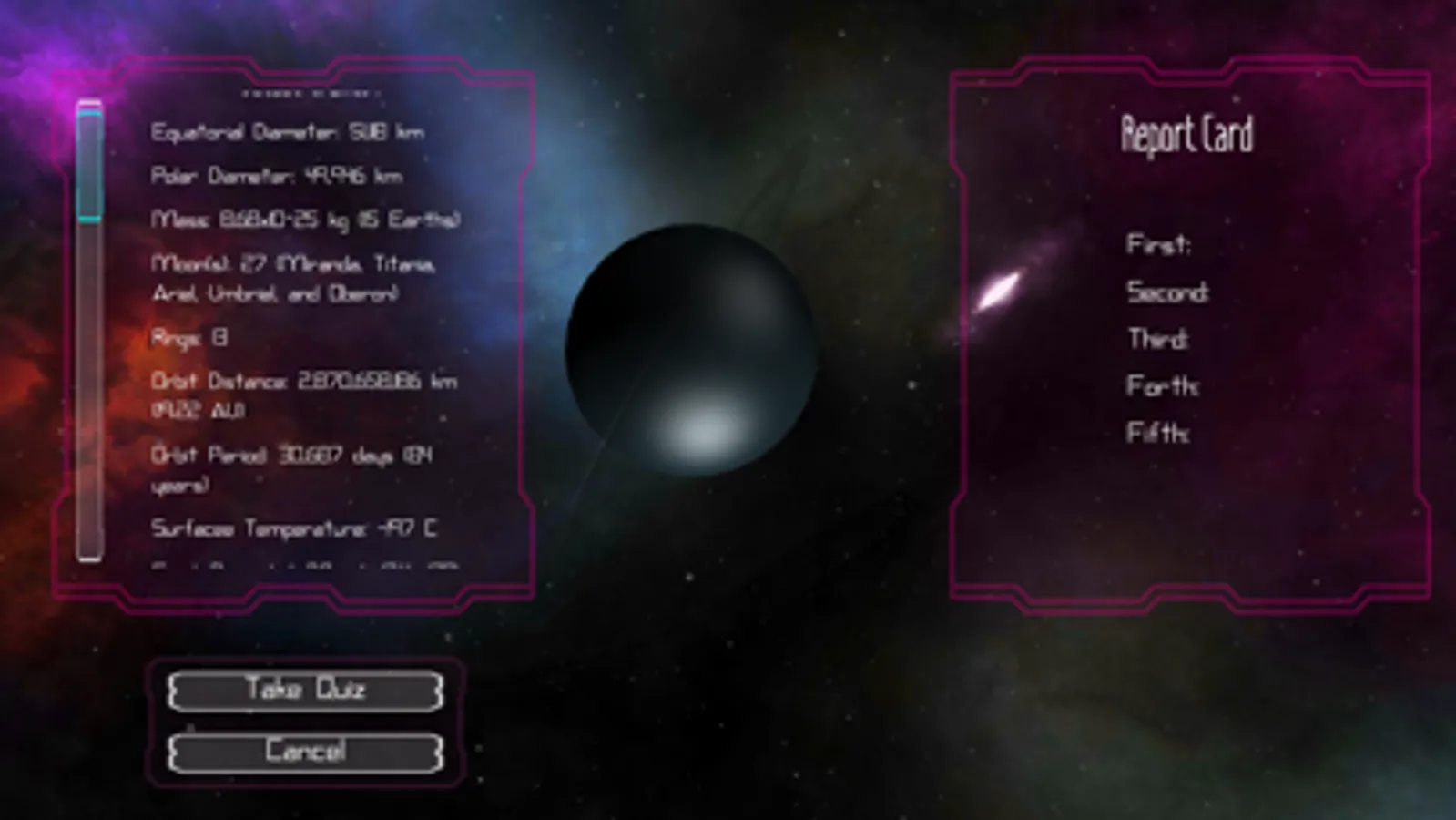Click the Take Quiz button
The height and width of the screenshot is (820, 1456).
(306, 690)
